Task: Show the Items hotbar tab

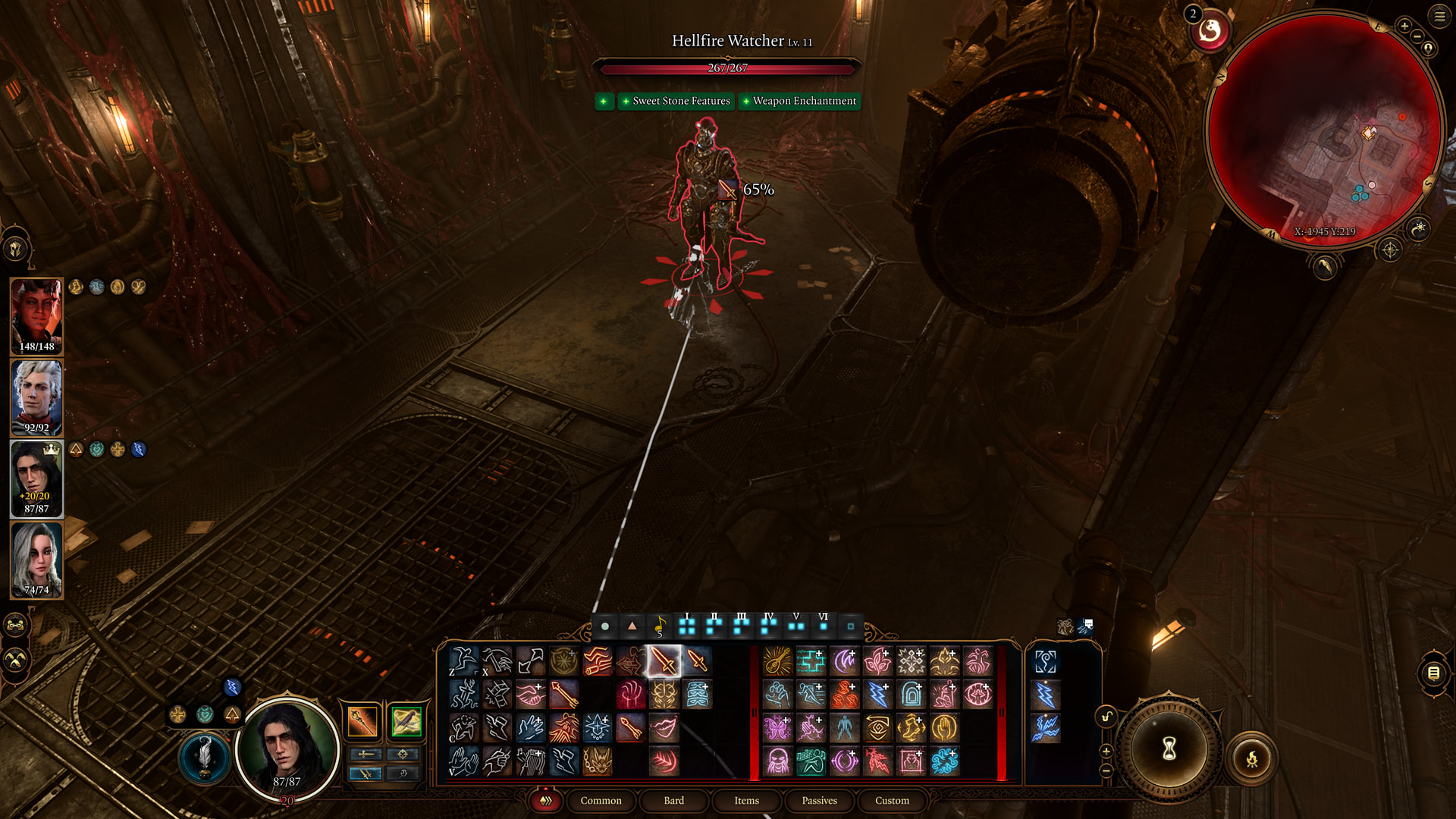Action: [746, 801]
